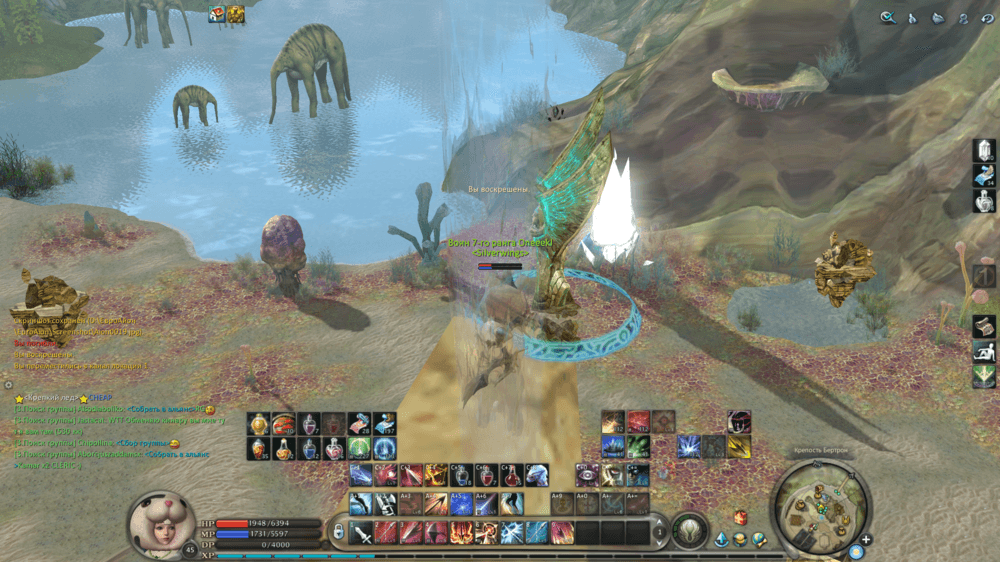This screenshot has height=562, width=1000.
Task: Activate the resting character sit action
Action: click(984, 351)
